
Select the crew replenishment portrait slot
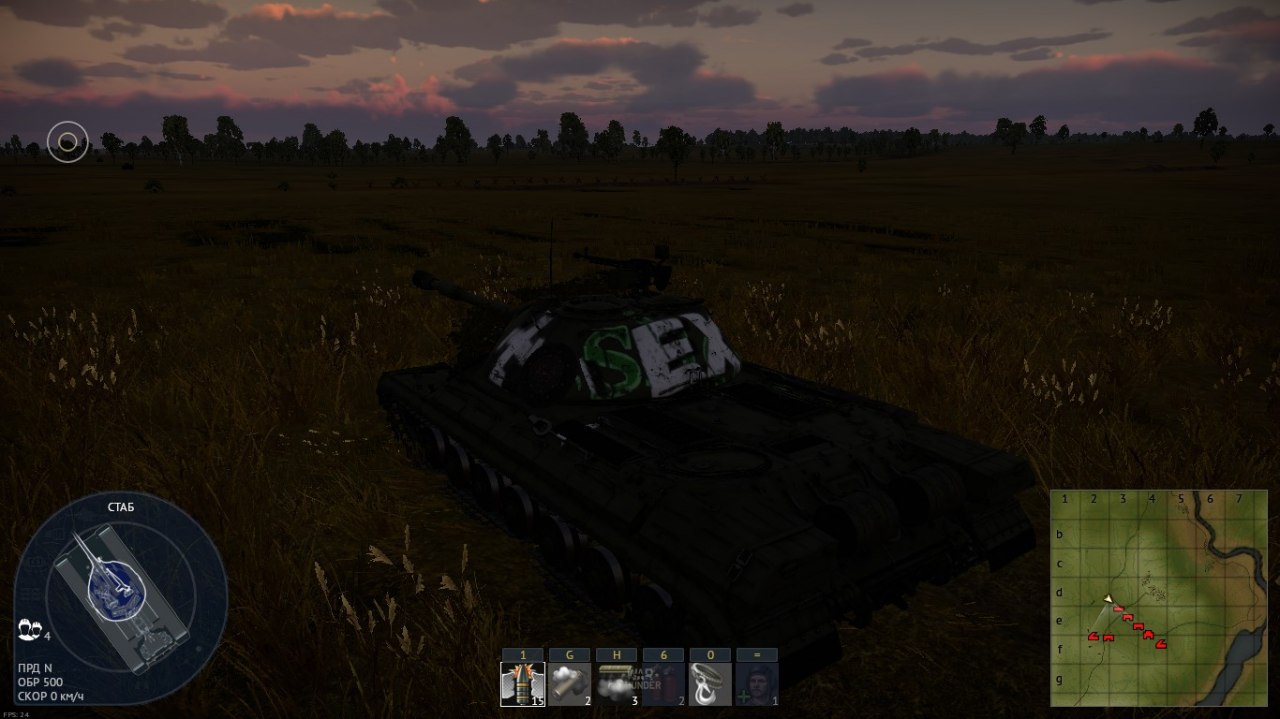point(757,684)
